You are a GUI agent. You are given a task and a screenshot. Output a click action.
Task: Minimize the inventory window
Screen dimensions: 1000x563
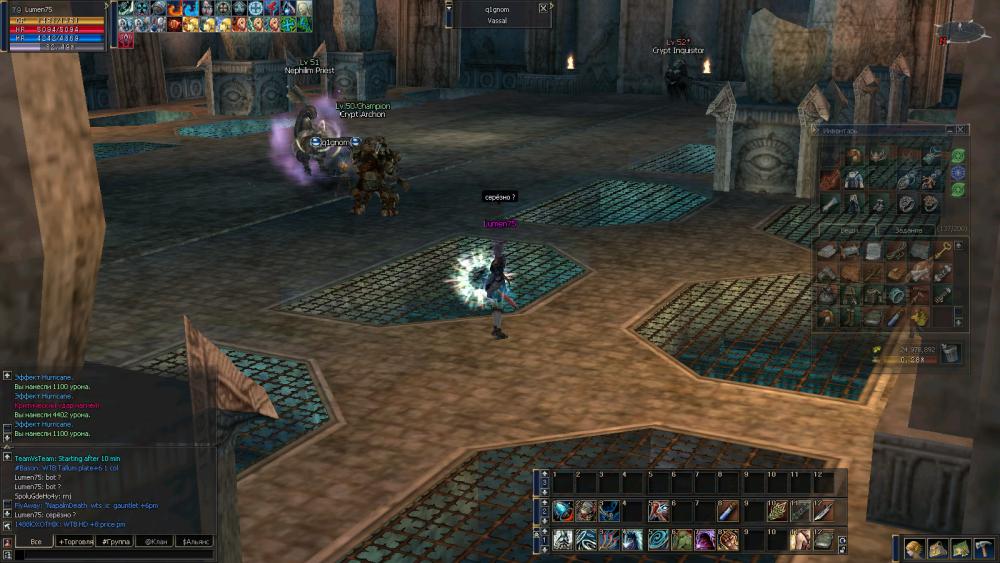tap(951, 129)
